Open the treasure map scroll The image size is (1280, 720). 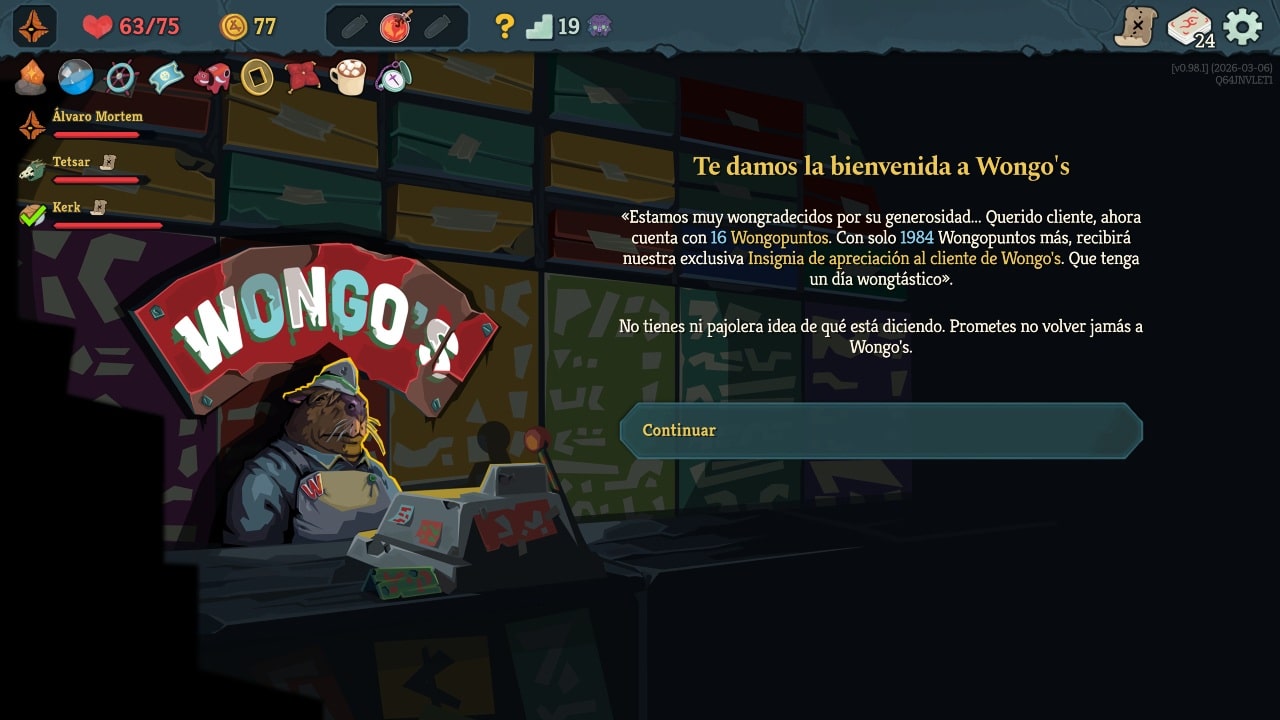click(x=1135, y=26)
